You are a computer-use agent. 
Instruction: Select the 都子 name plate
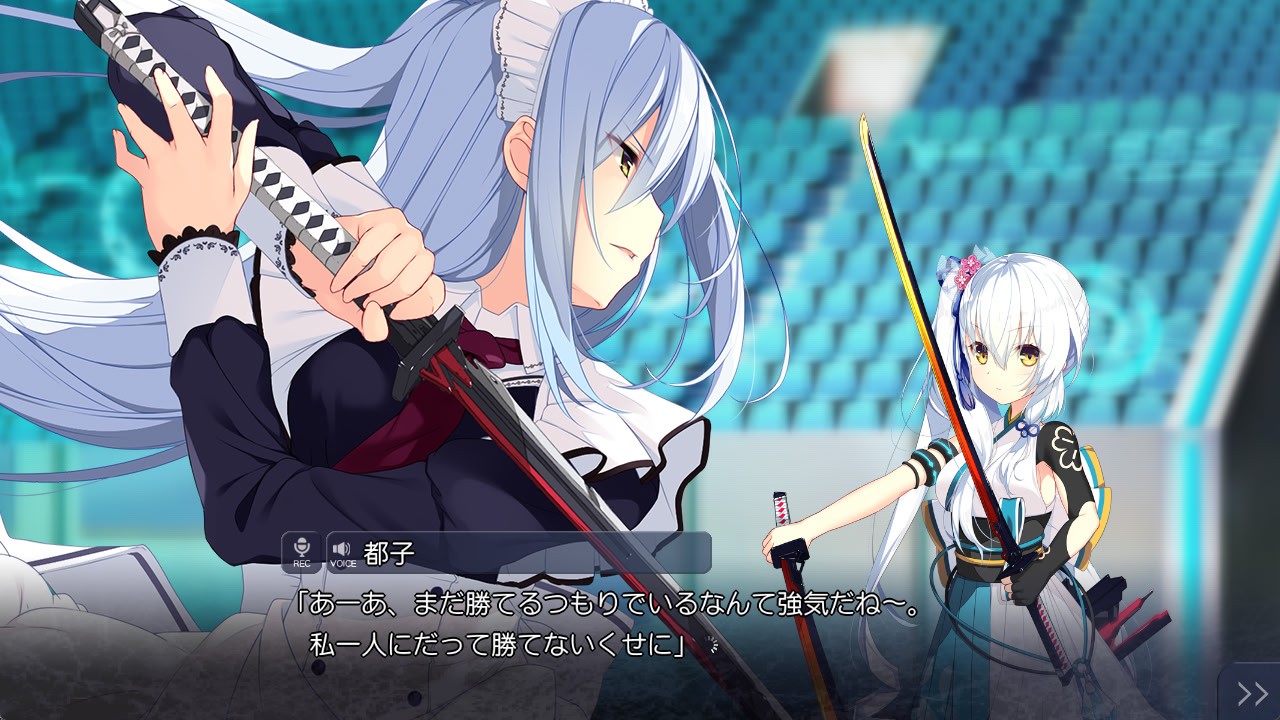click(390, 551)
